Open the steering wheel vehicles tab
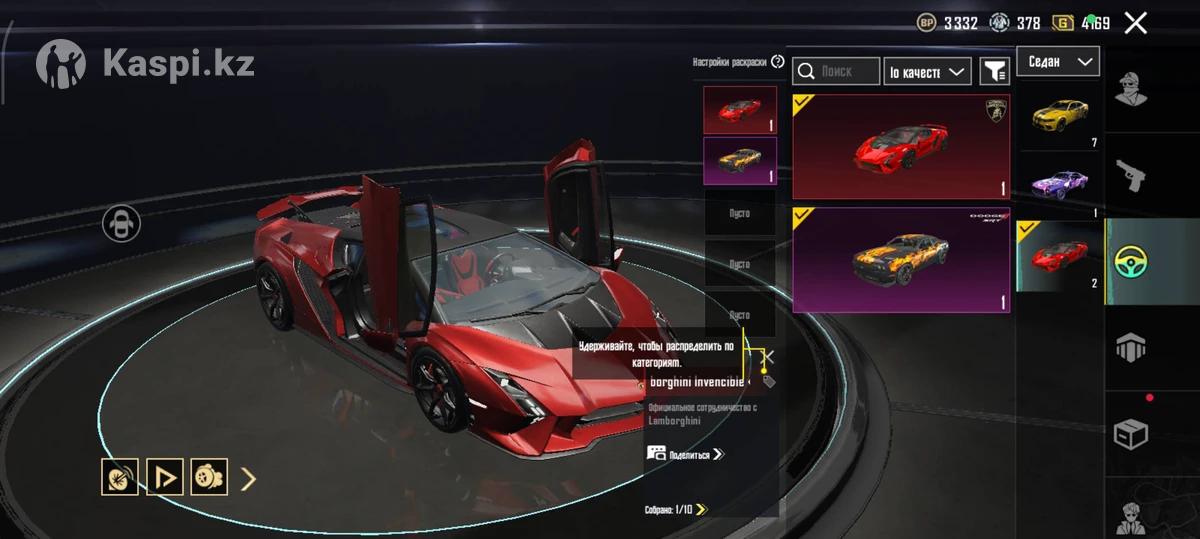 [x=1131, y=262]
